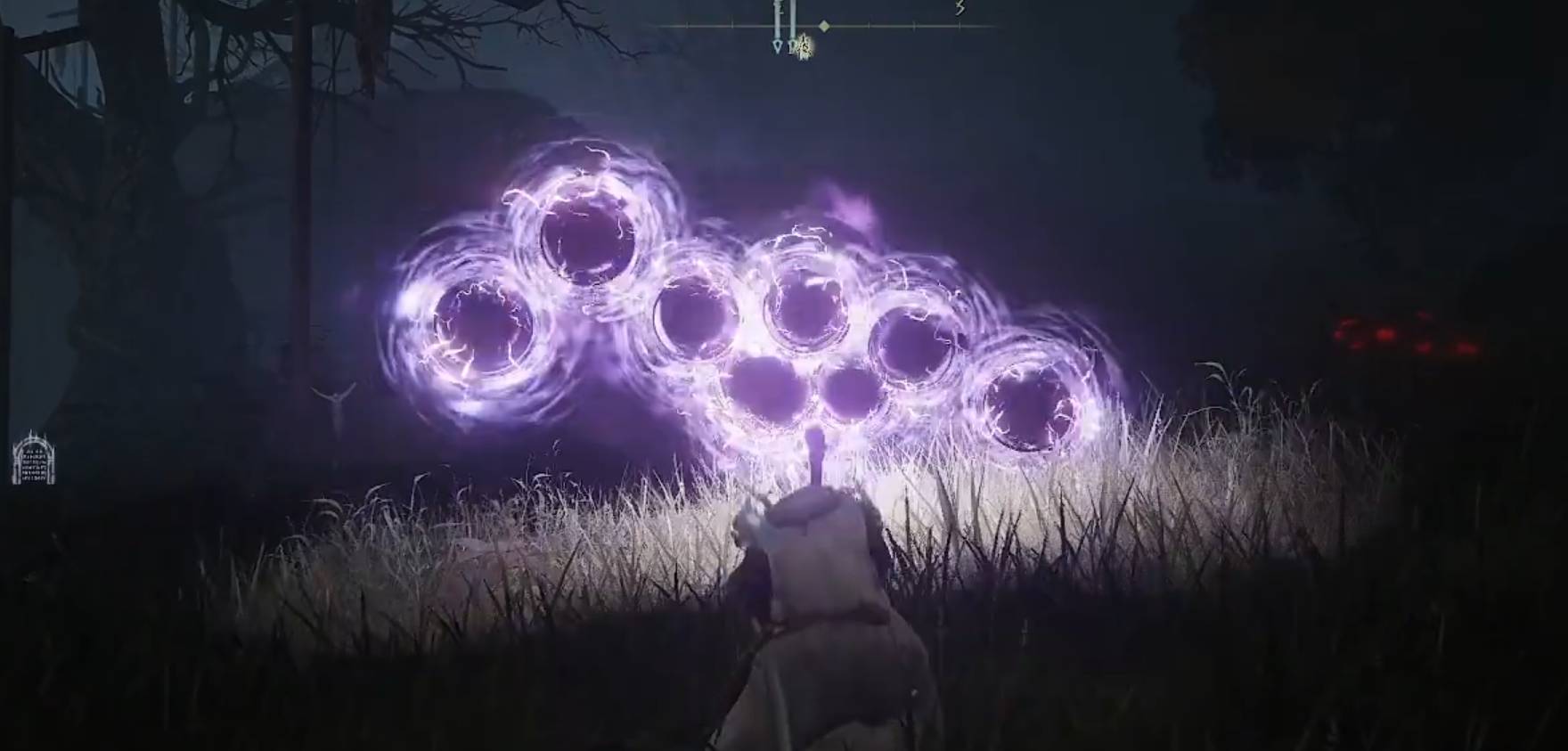Click the rune symbol at the compass right end
The height and width of the screenshot is (751, 1568).
coord(959,10)
